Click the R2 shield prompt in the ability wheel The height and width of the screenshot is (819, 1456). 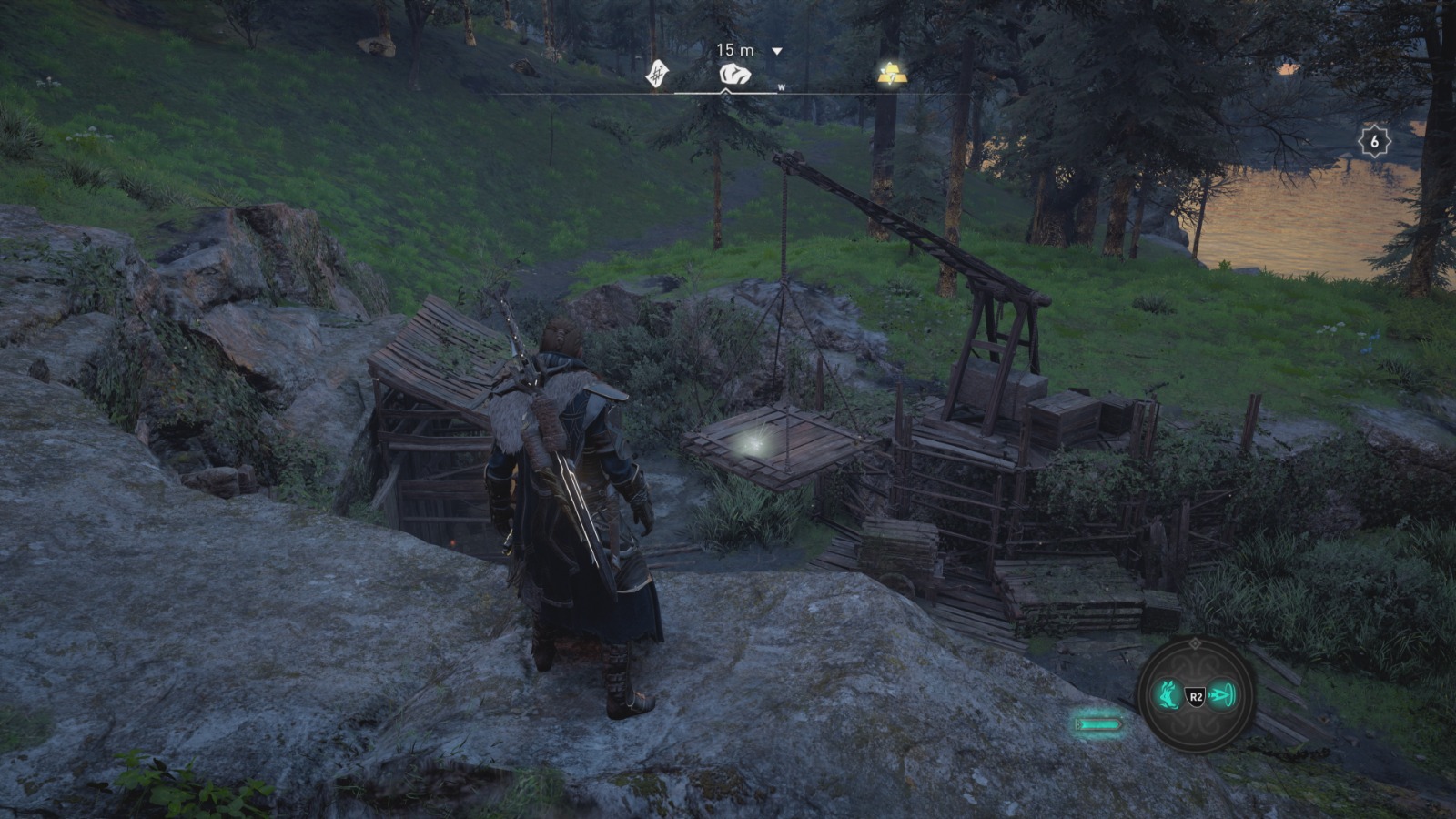[x=1195, y=696]
